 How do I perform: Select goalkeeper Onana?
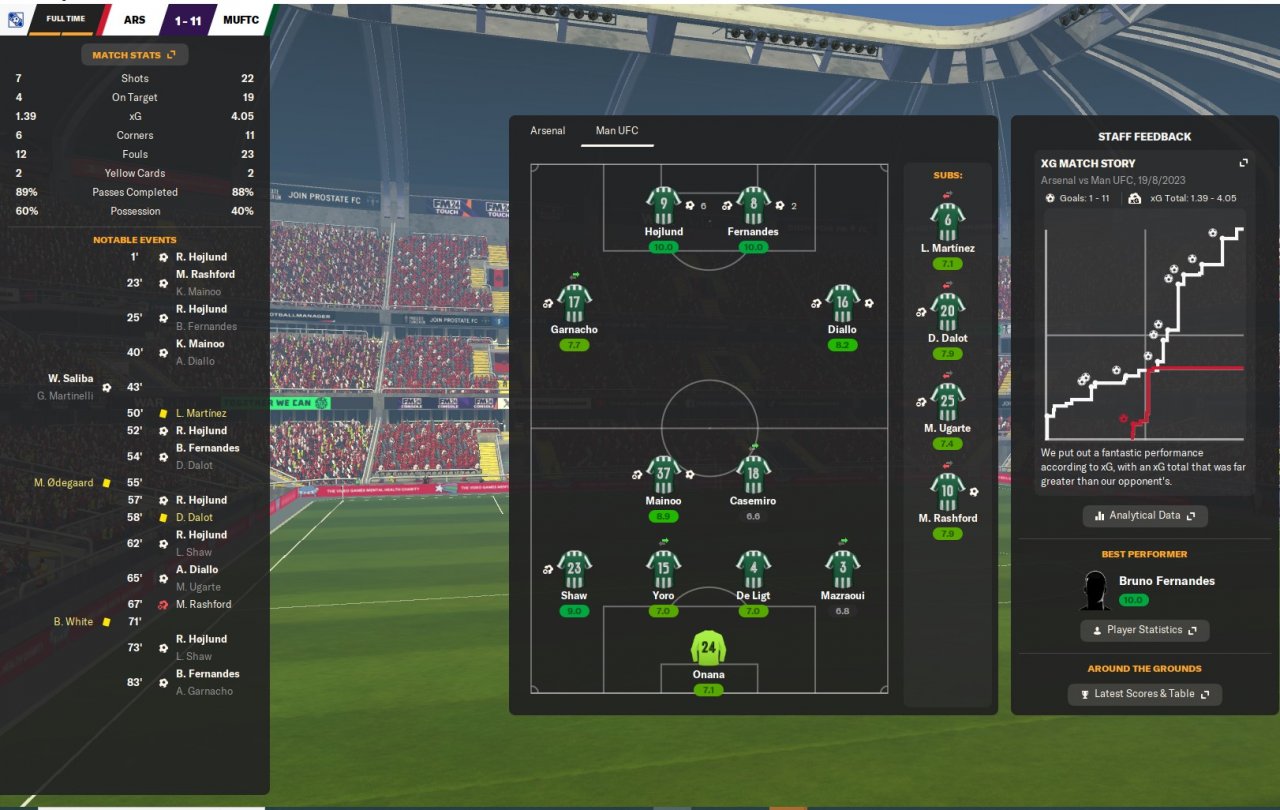pyautogui.click(x=708, y=648)
